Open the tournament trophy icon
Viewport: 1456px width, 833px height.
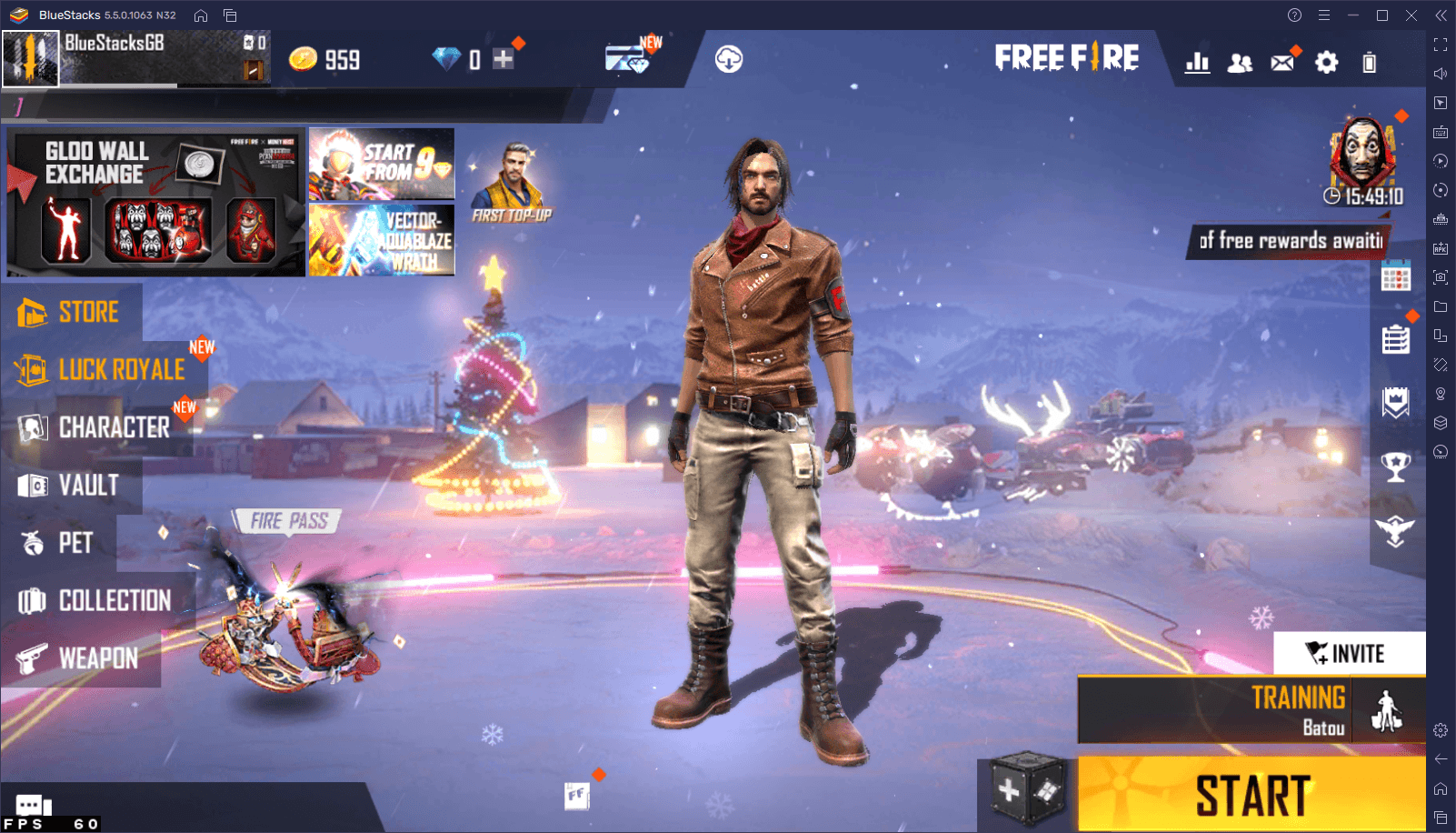pos(1397,466)
